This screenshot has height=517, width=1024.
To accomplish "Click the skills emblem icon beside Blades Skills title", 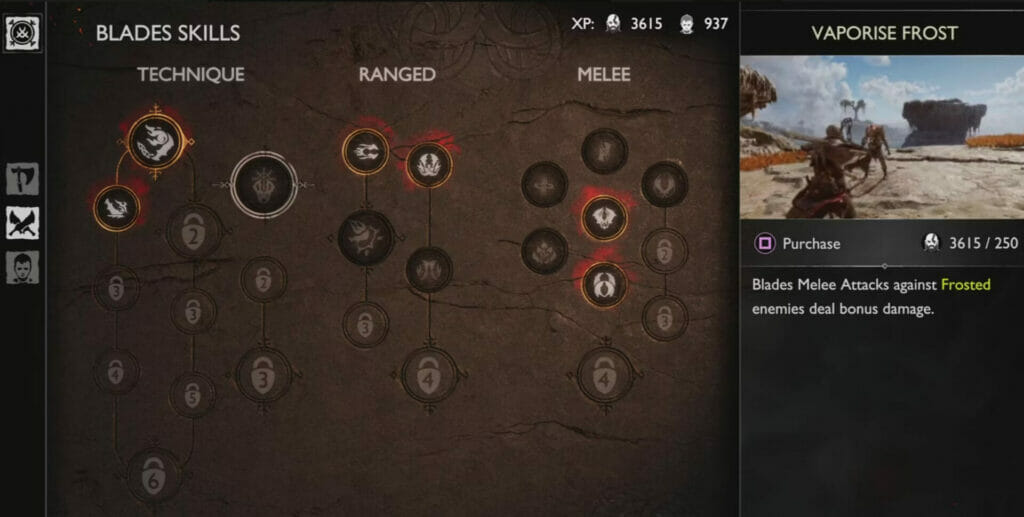I will tap(22, 32).
